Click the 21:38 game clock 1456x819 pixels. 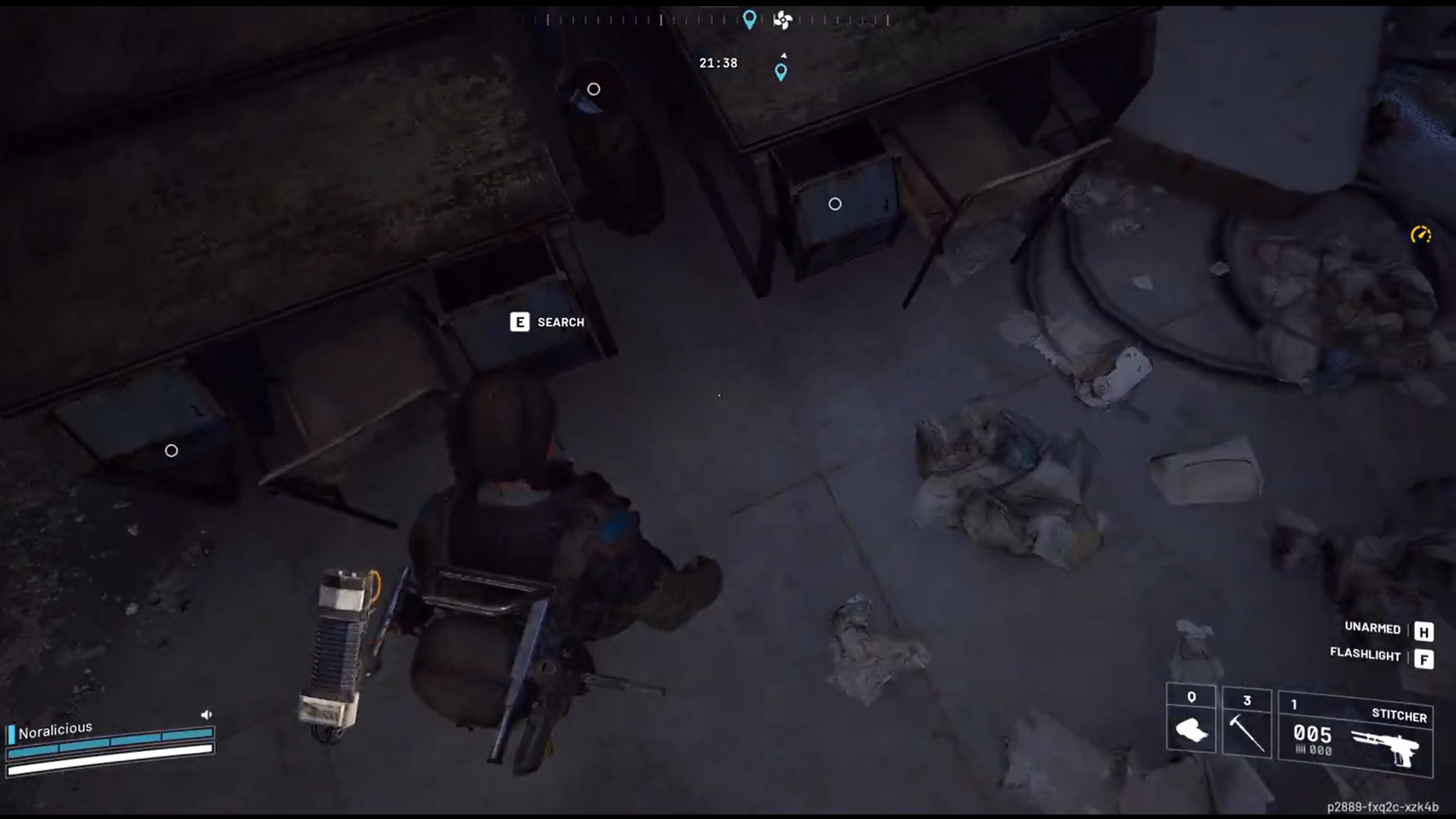[x=717, y=63]
